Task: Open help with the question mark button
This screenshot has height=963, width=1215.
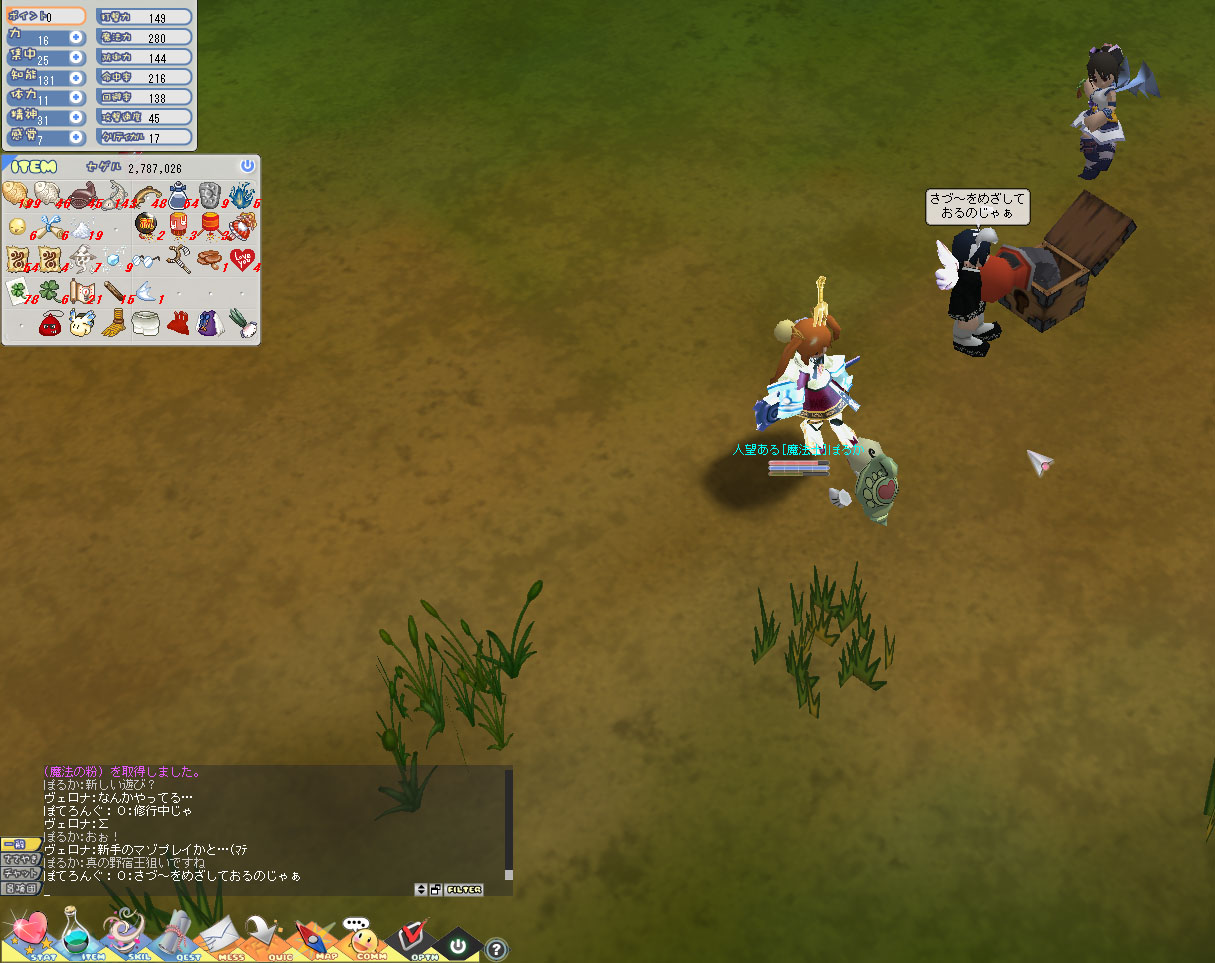Action: [x=495, y=949]
